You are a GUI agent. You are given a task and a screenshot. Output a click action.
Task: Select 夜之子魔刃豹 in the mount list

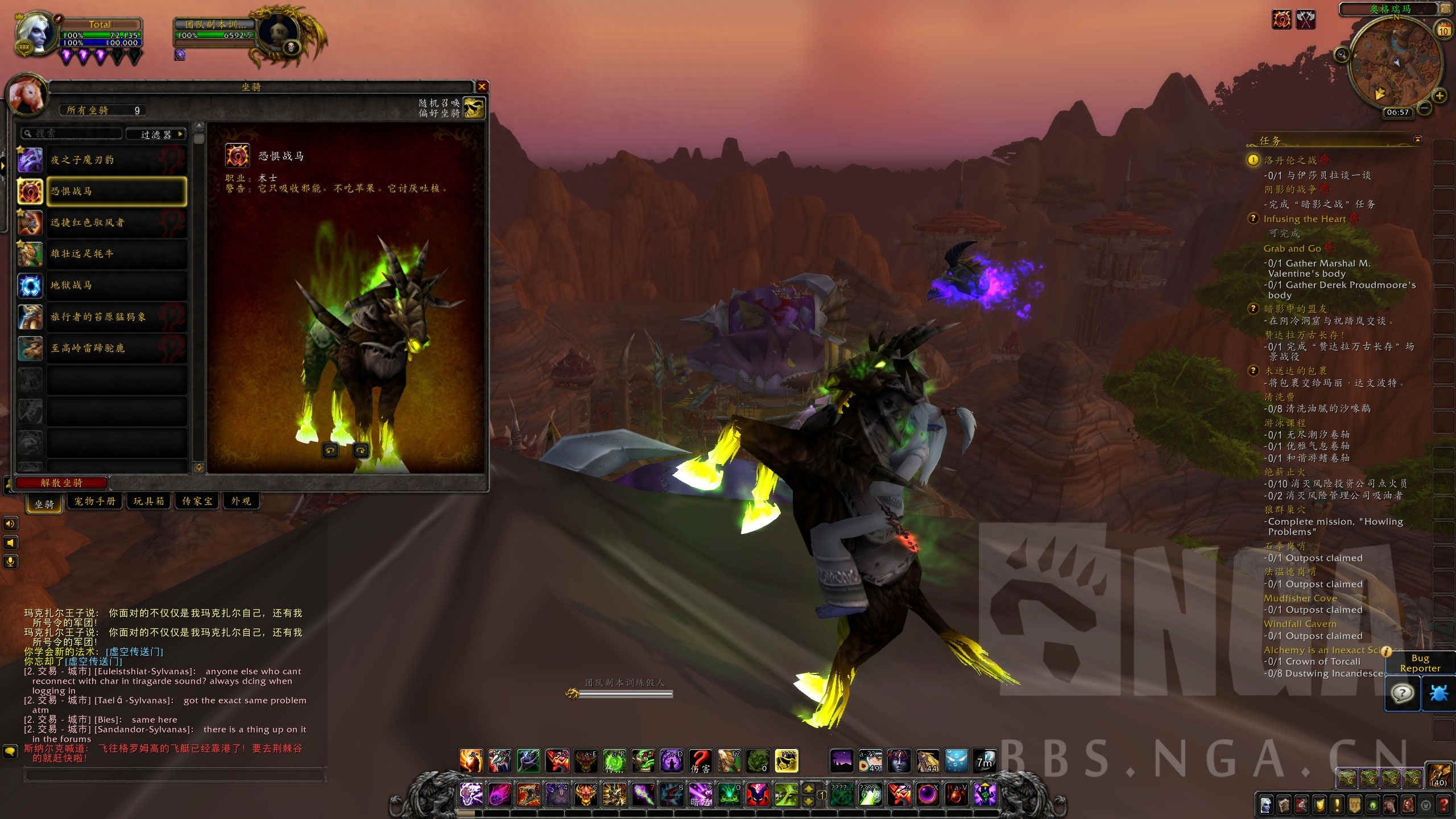click(x=117, y=160)
